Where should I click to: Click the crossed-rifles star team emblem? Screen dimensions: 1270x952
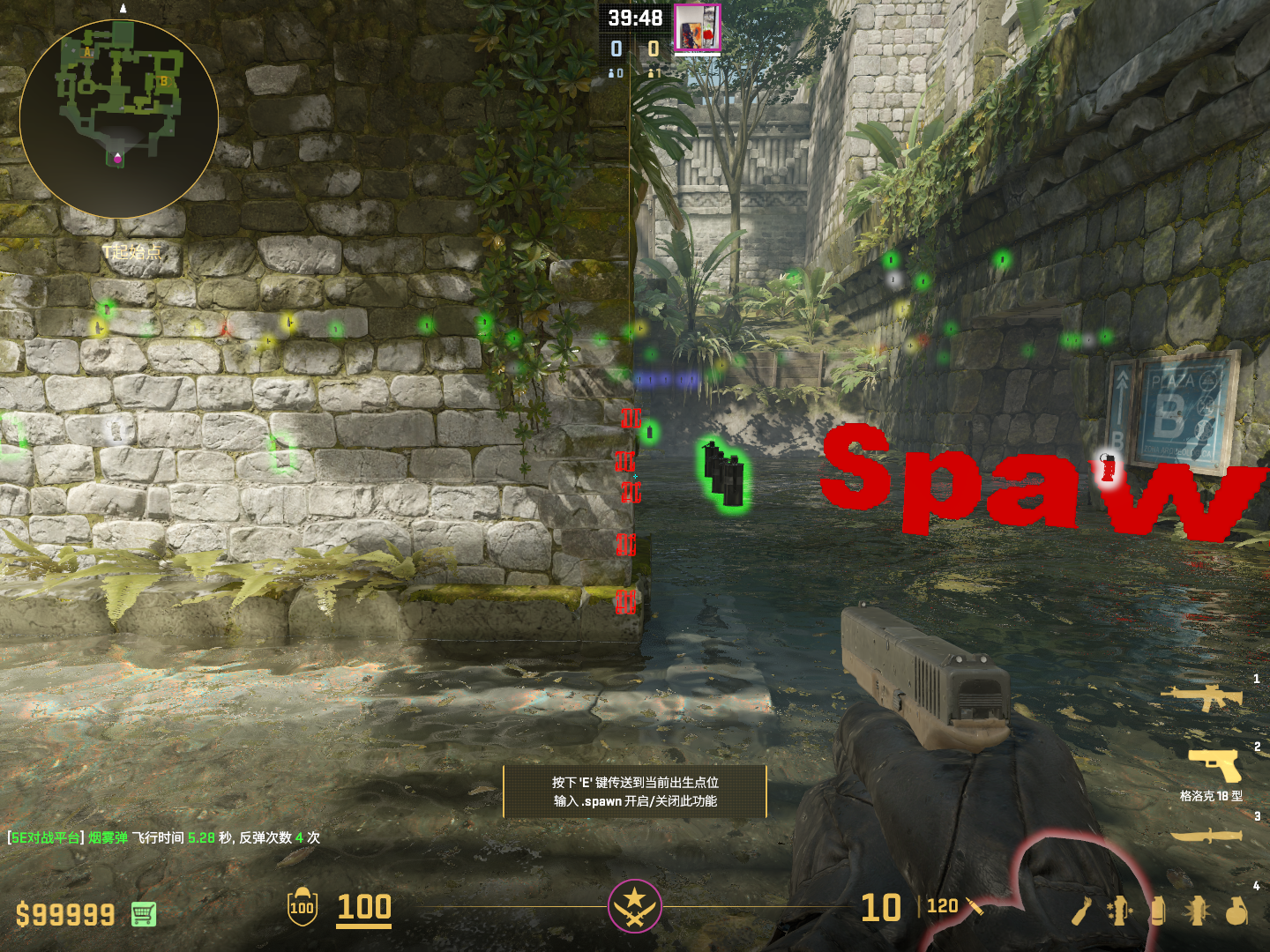point(634,905)
